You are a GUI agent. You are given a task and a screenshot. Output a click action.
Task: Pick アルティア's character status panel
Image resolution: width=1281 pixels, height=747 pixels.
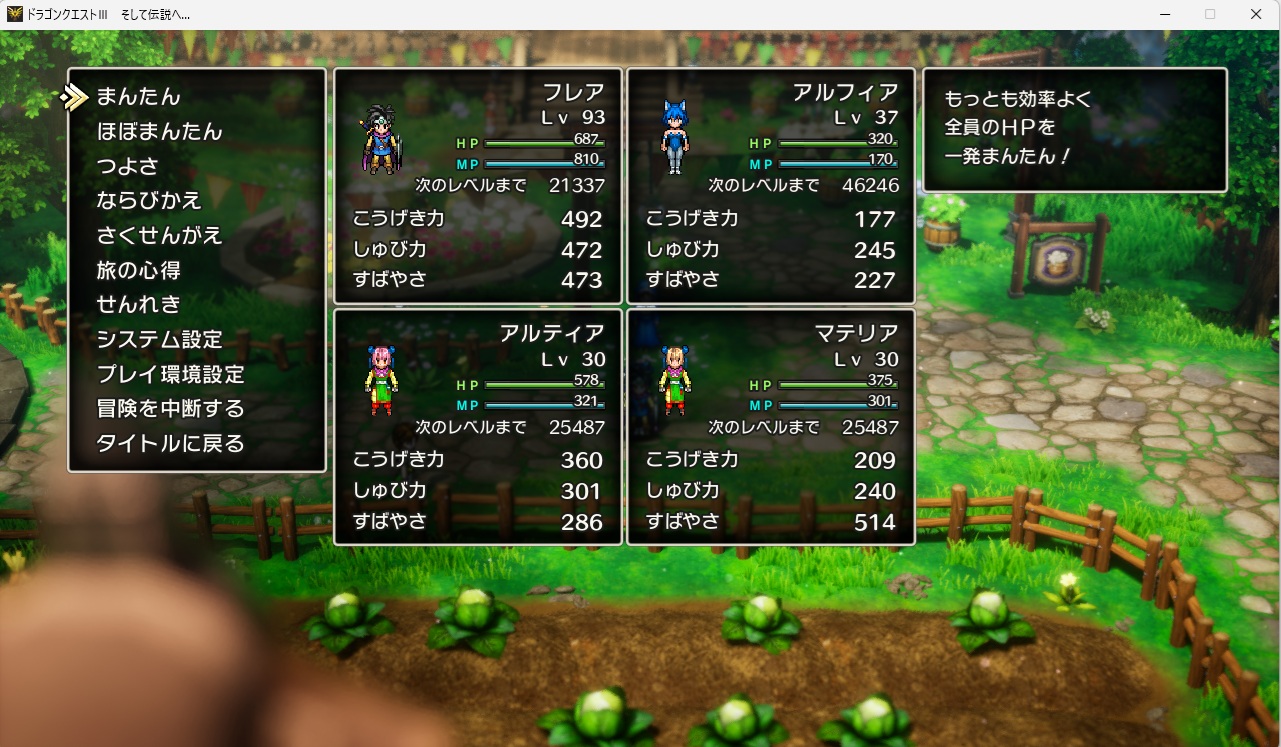(x=478, y=427)
